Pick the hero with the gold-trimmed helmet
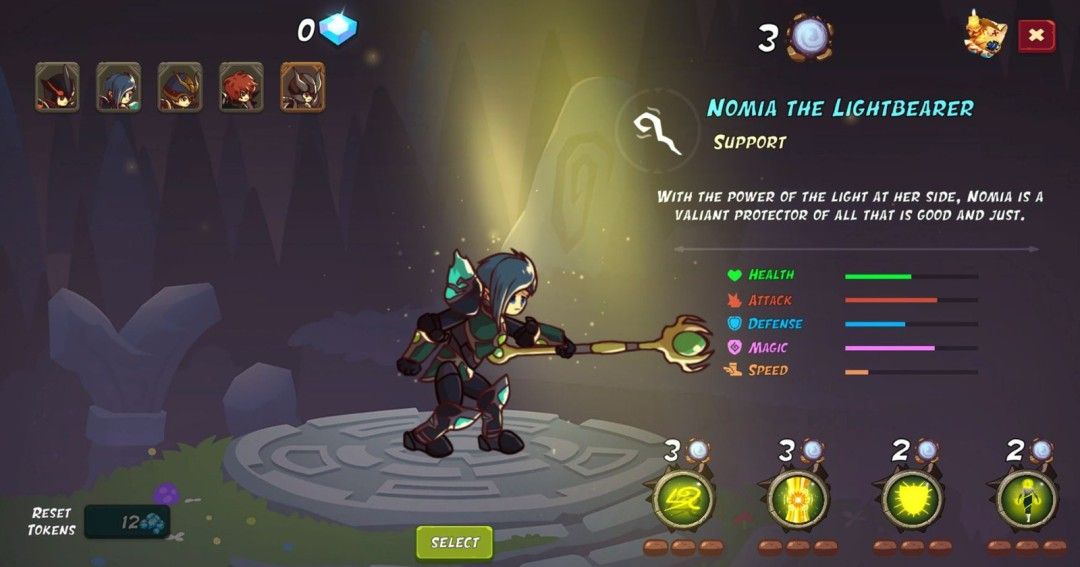 (x=180, y=87)
